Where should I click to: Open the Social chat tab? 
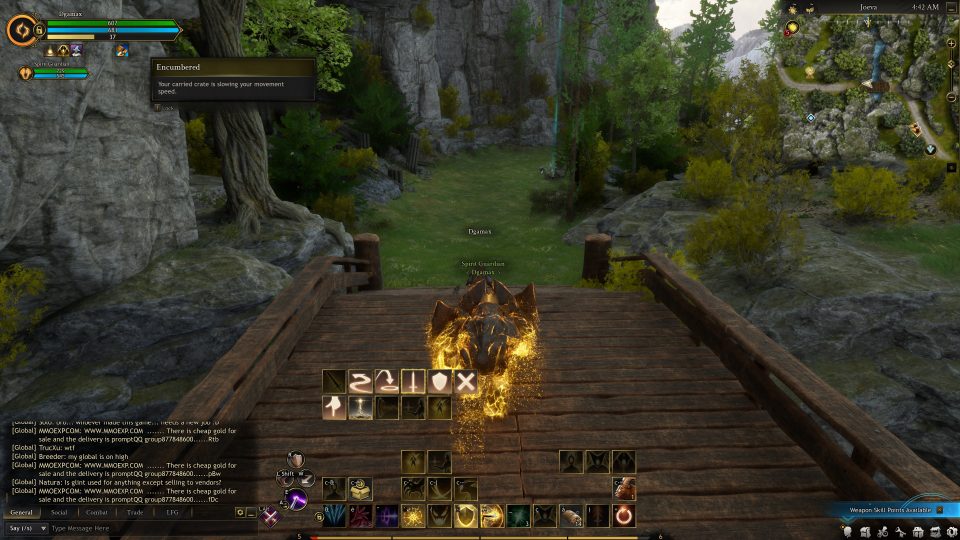(59, 512)
